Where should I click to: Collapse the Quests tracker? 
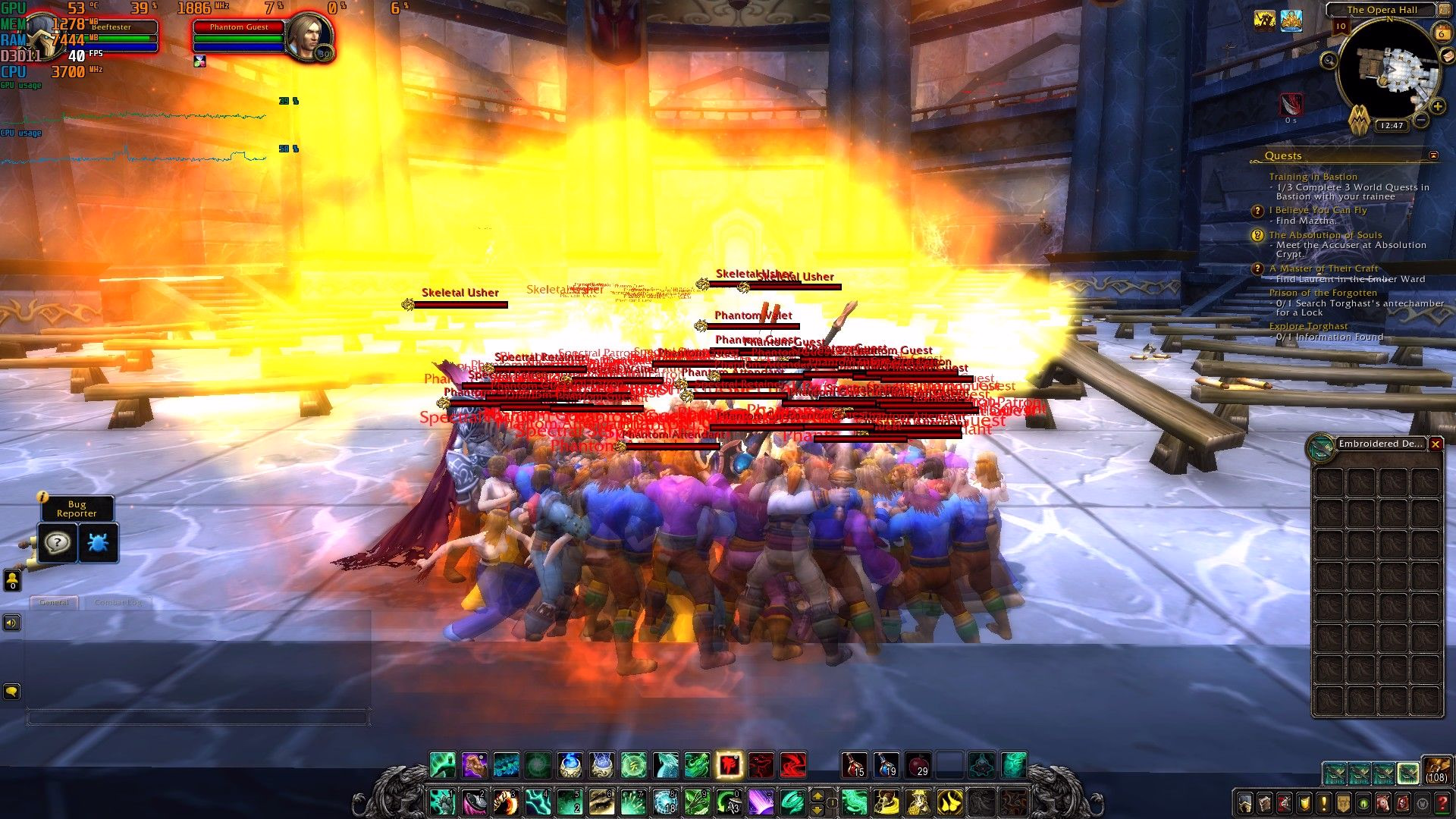point(1433,155)
